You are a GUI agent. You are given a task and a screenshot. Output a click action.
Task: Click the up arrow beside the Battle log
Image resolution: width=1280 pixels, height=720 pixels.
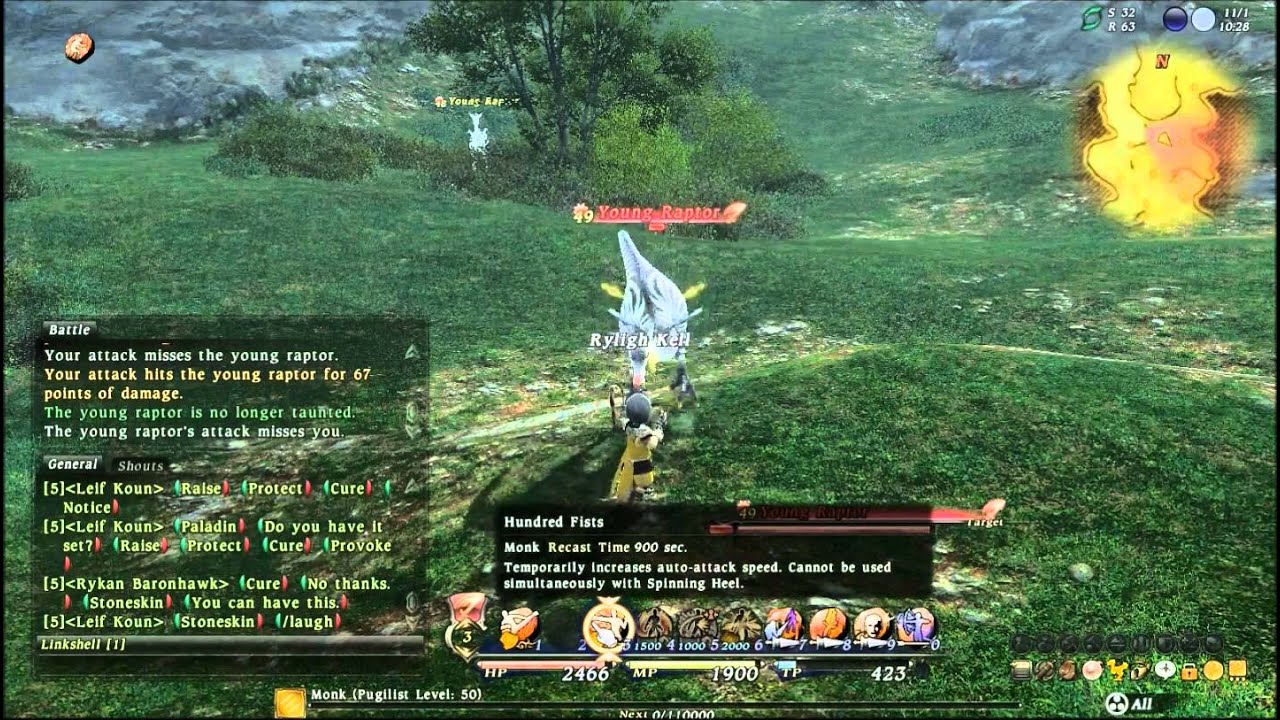point(412,350)
